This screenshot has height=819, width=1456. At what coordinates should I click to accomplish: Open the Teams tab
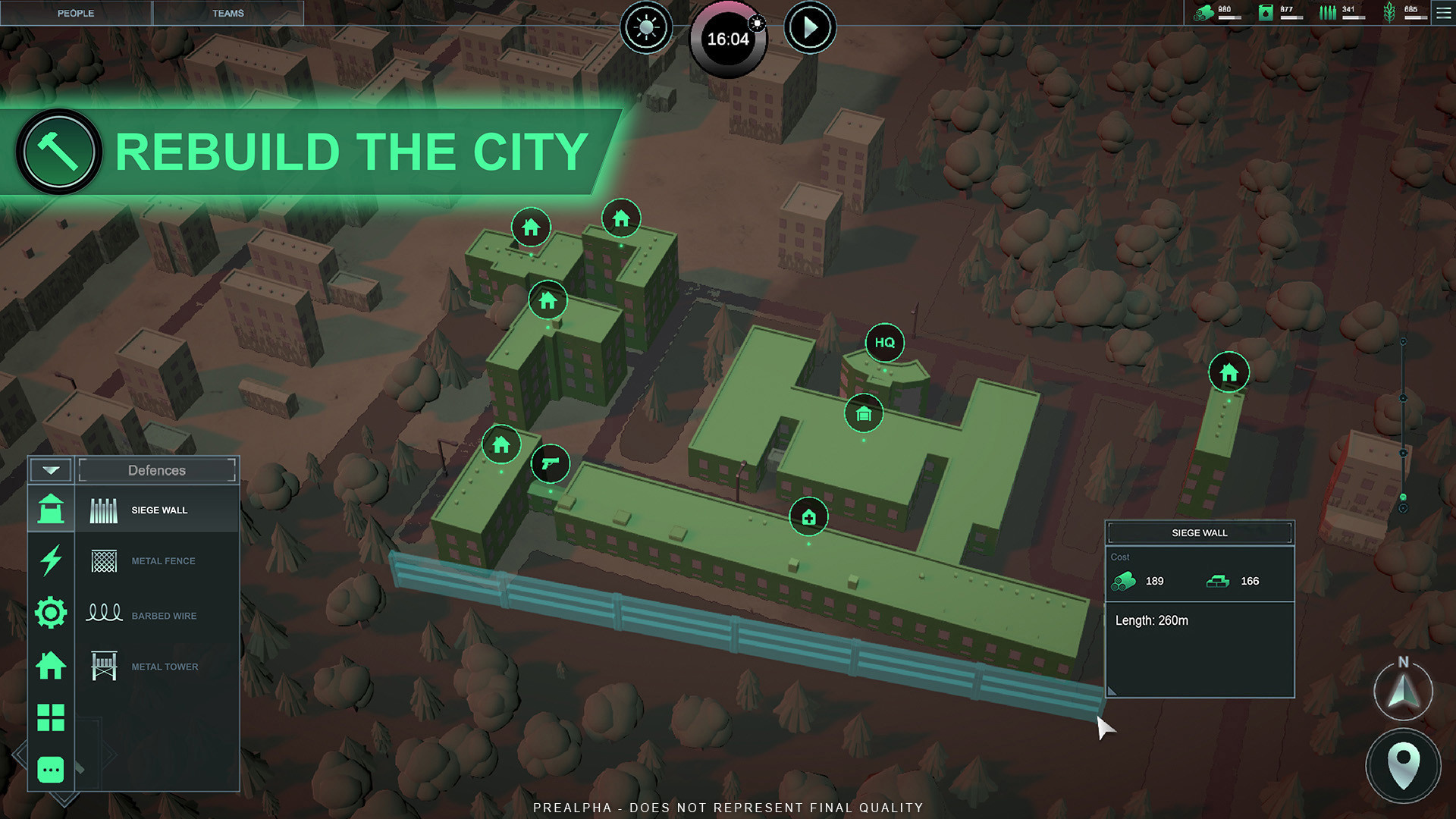coord(227,13)
